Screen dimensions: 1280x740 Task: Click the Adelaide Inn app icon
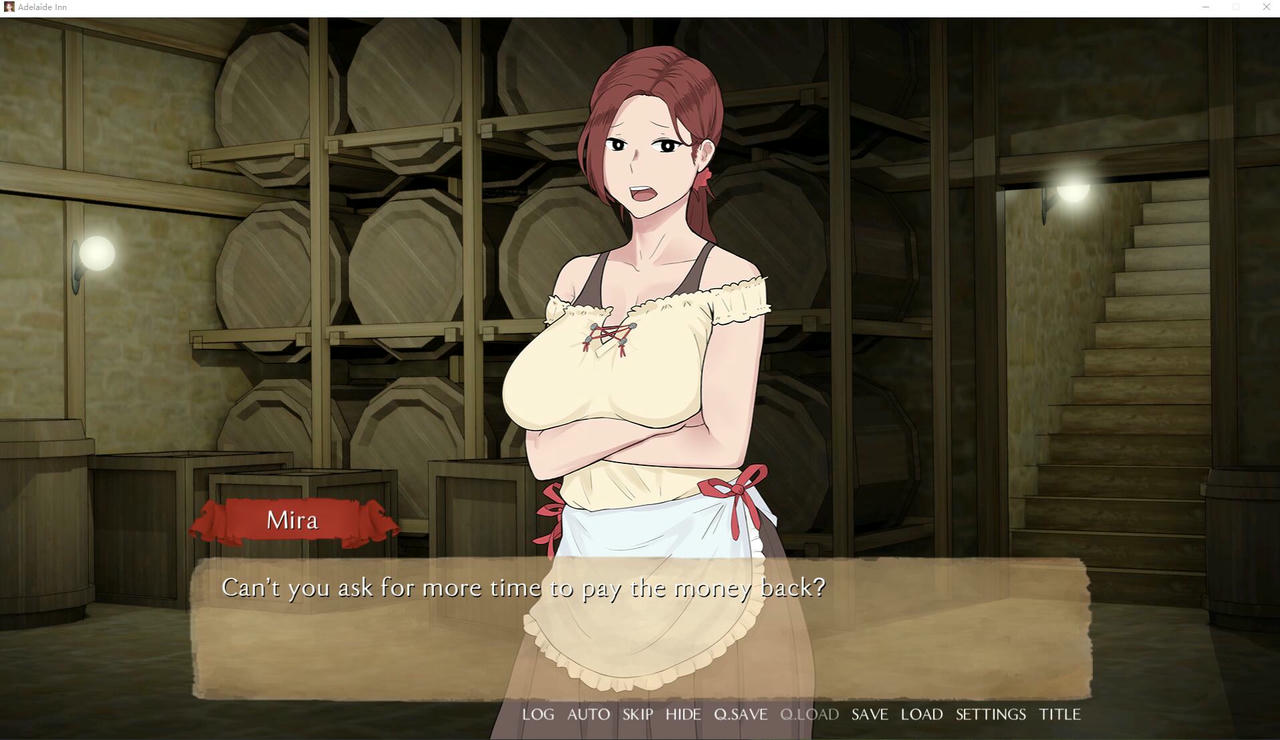[8, 7]
